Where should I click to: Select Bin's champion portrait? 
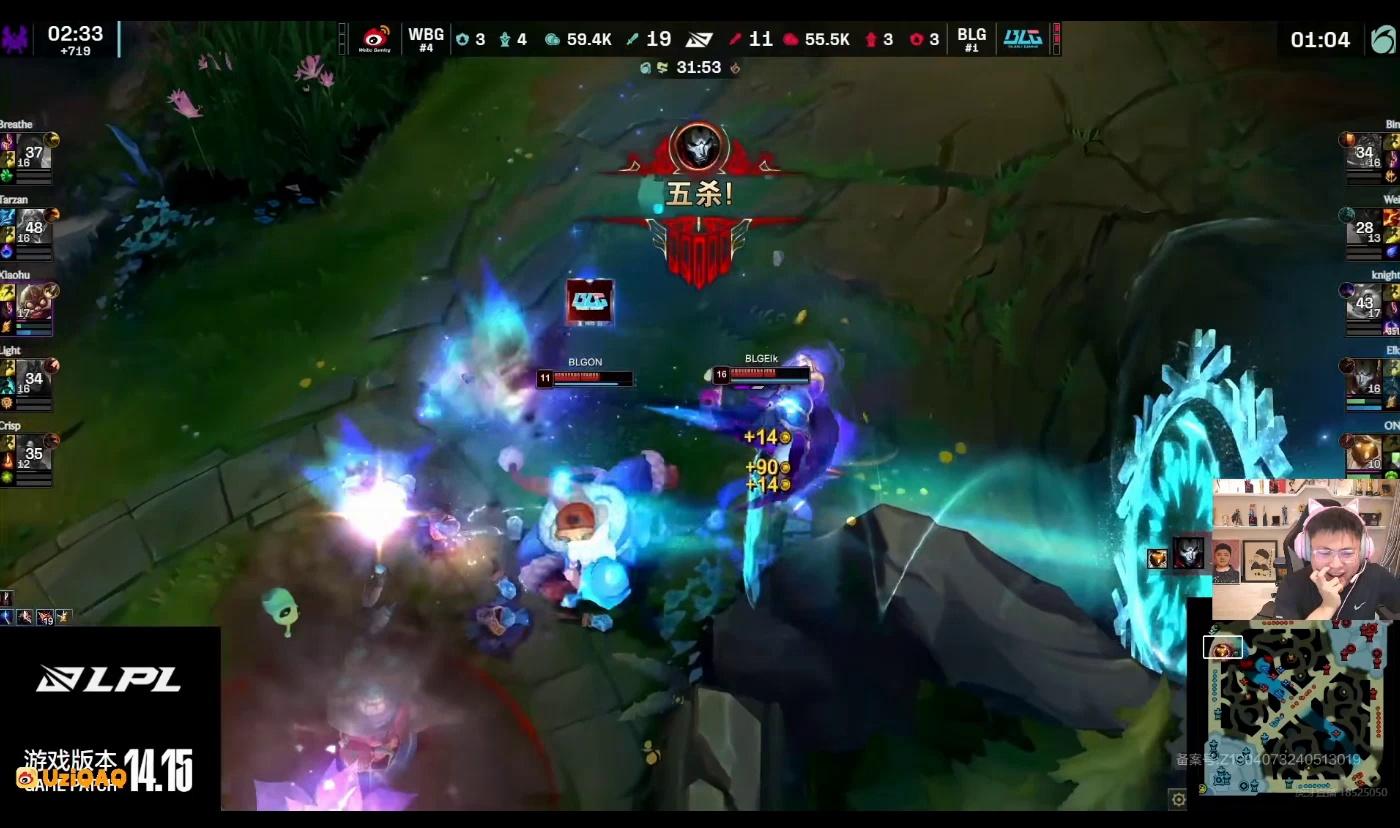coord(1365,153)
